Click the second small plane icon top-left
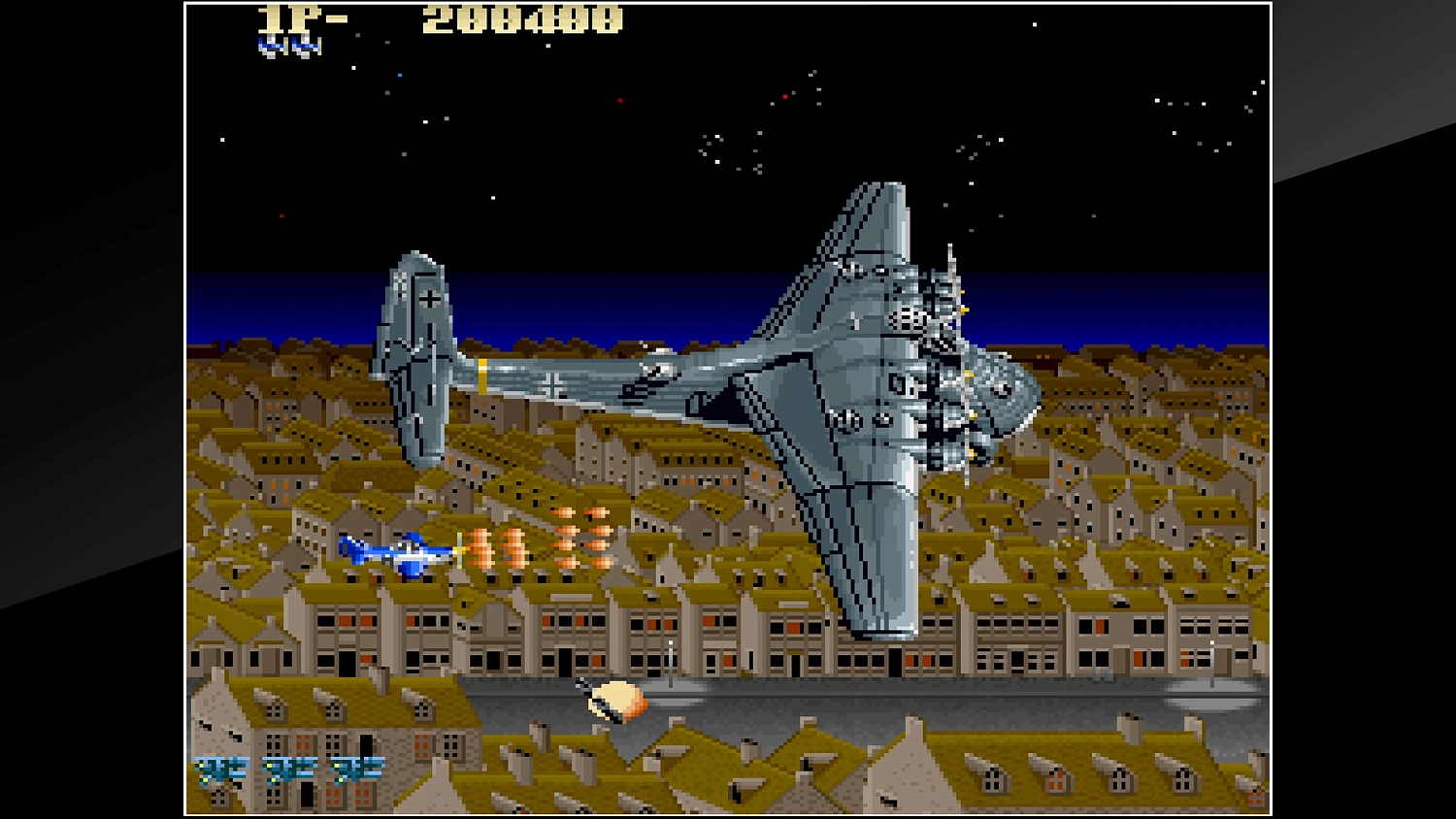The image size is (1456, 819). click(304, 43)
